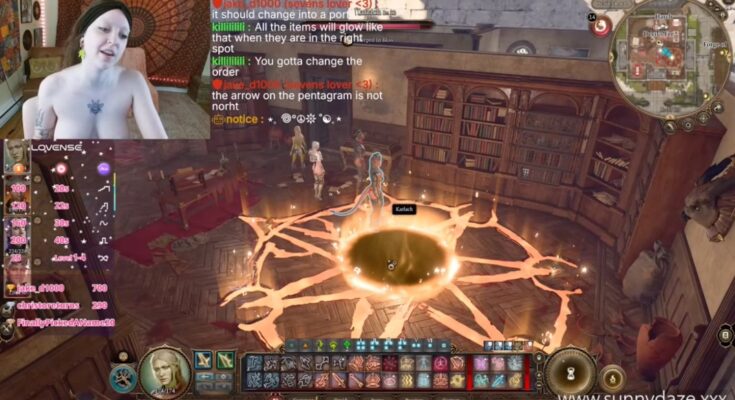Select the melee weapon set slot
This screenshot has height=400, width=735.
(204, 360)
